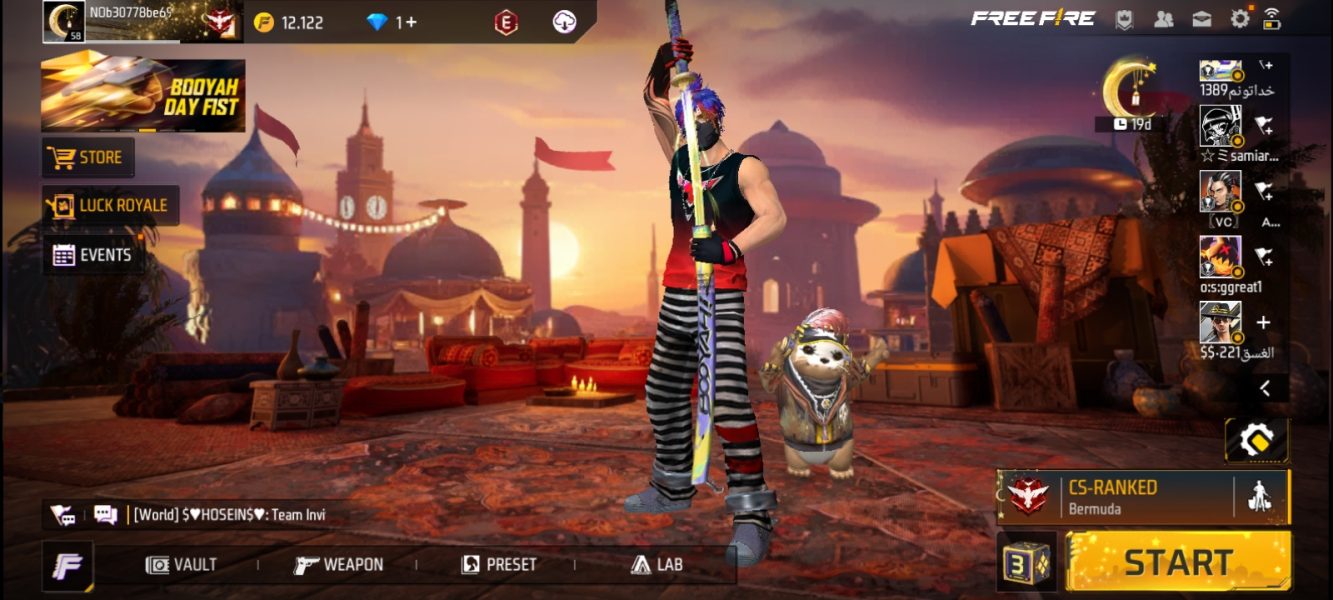Collapse the friends side panel with the arrow

point(1264,388)
